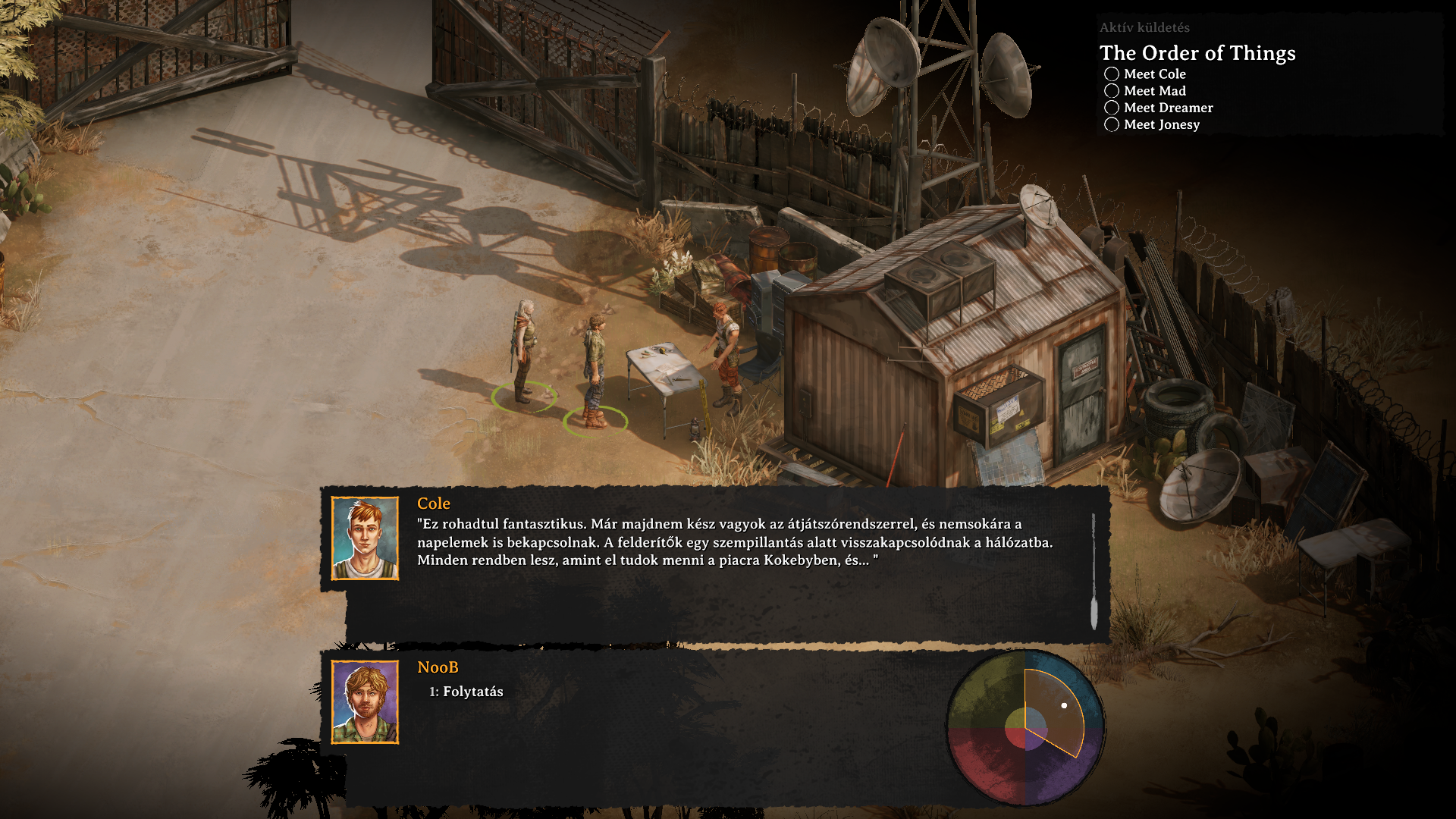Select the Meet Jonesy objective
The image size is (1456, 819).
(1161, 124)
